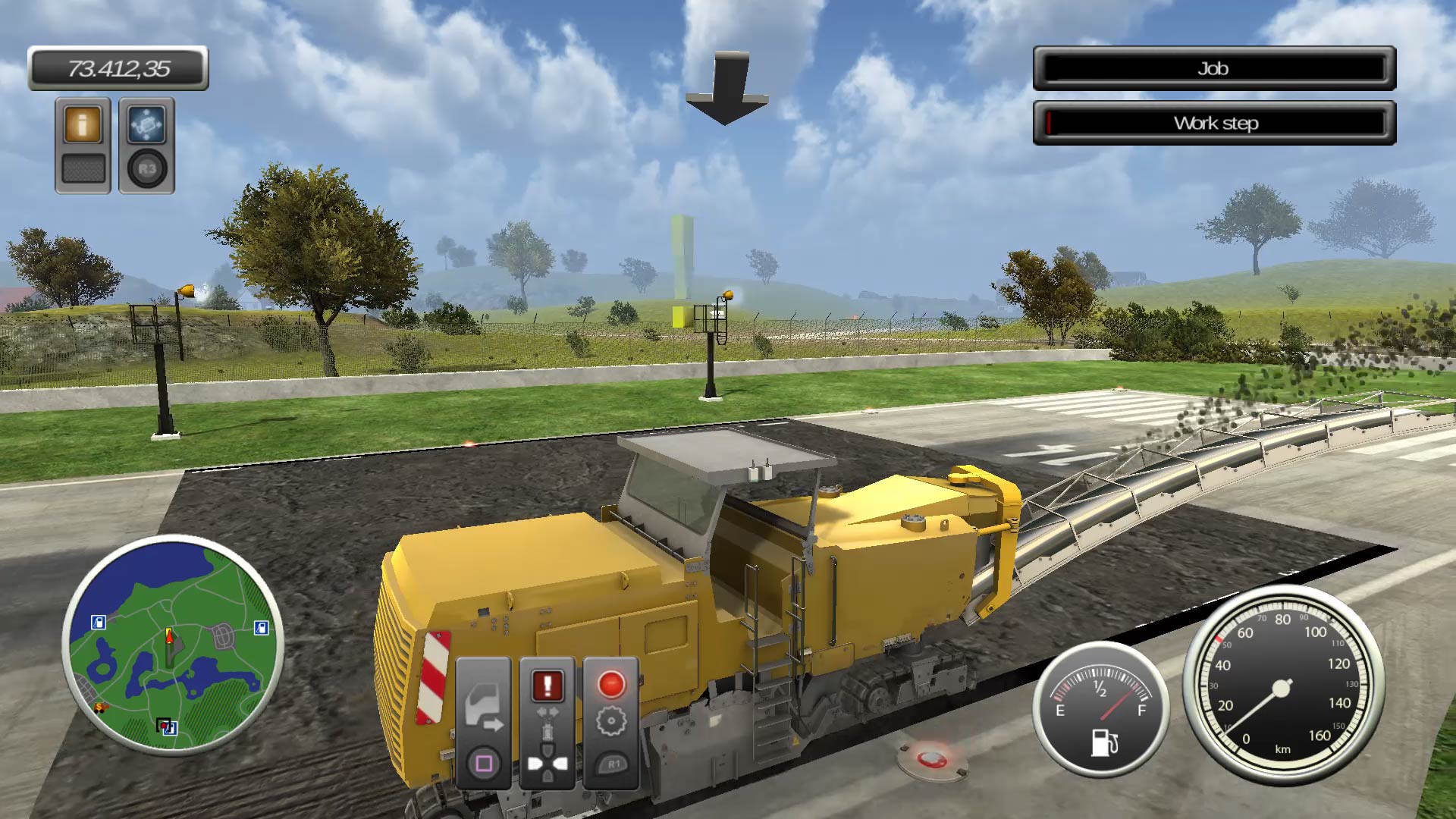Screen dimensions: 1456x819
Task: Expand the Job progress bar
Action: click(x=1213, y=69)
